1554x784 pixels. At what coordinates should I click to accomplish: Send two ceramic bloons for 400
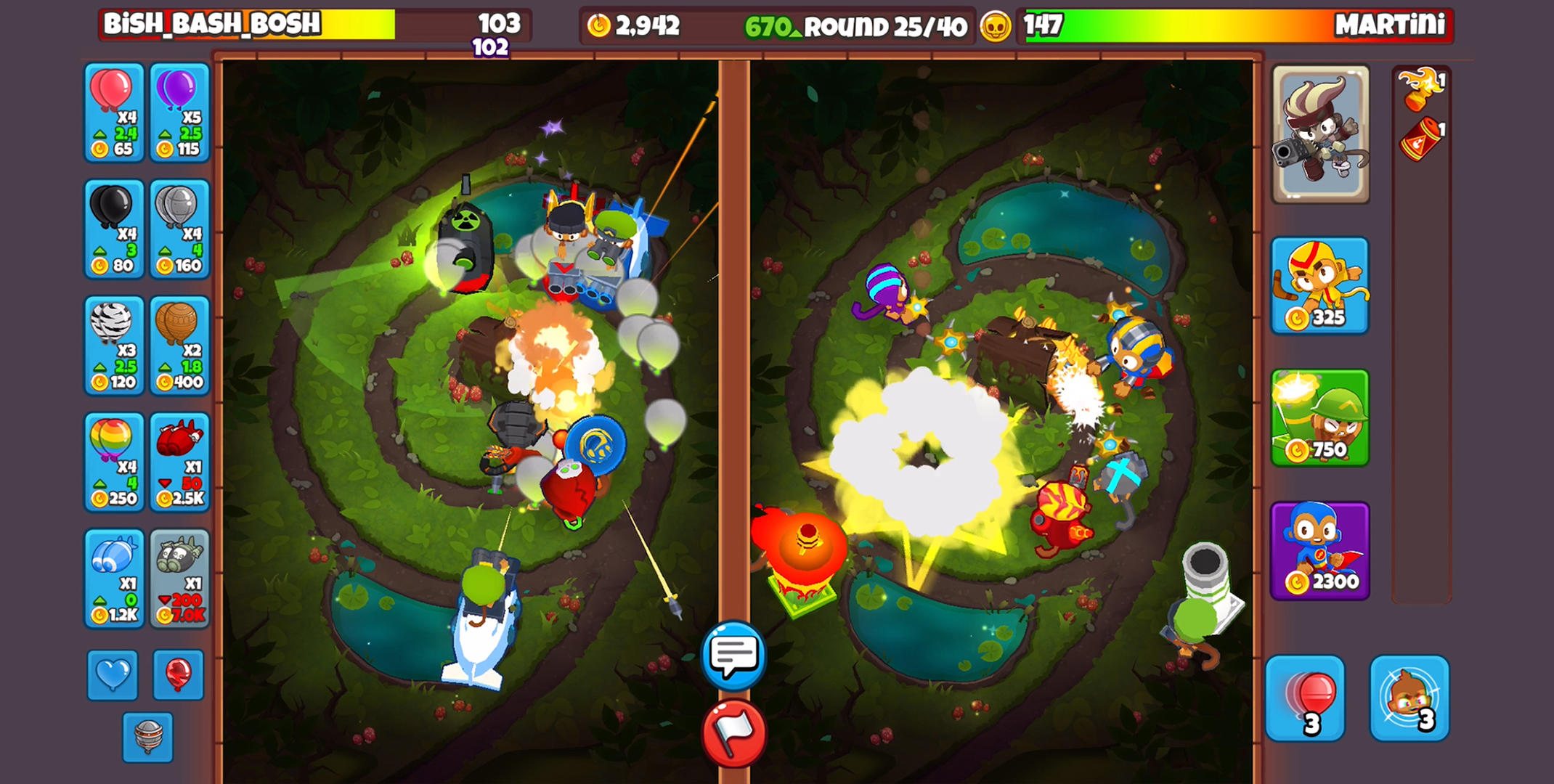pos(179,345)
